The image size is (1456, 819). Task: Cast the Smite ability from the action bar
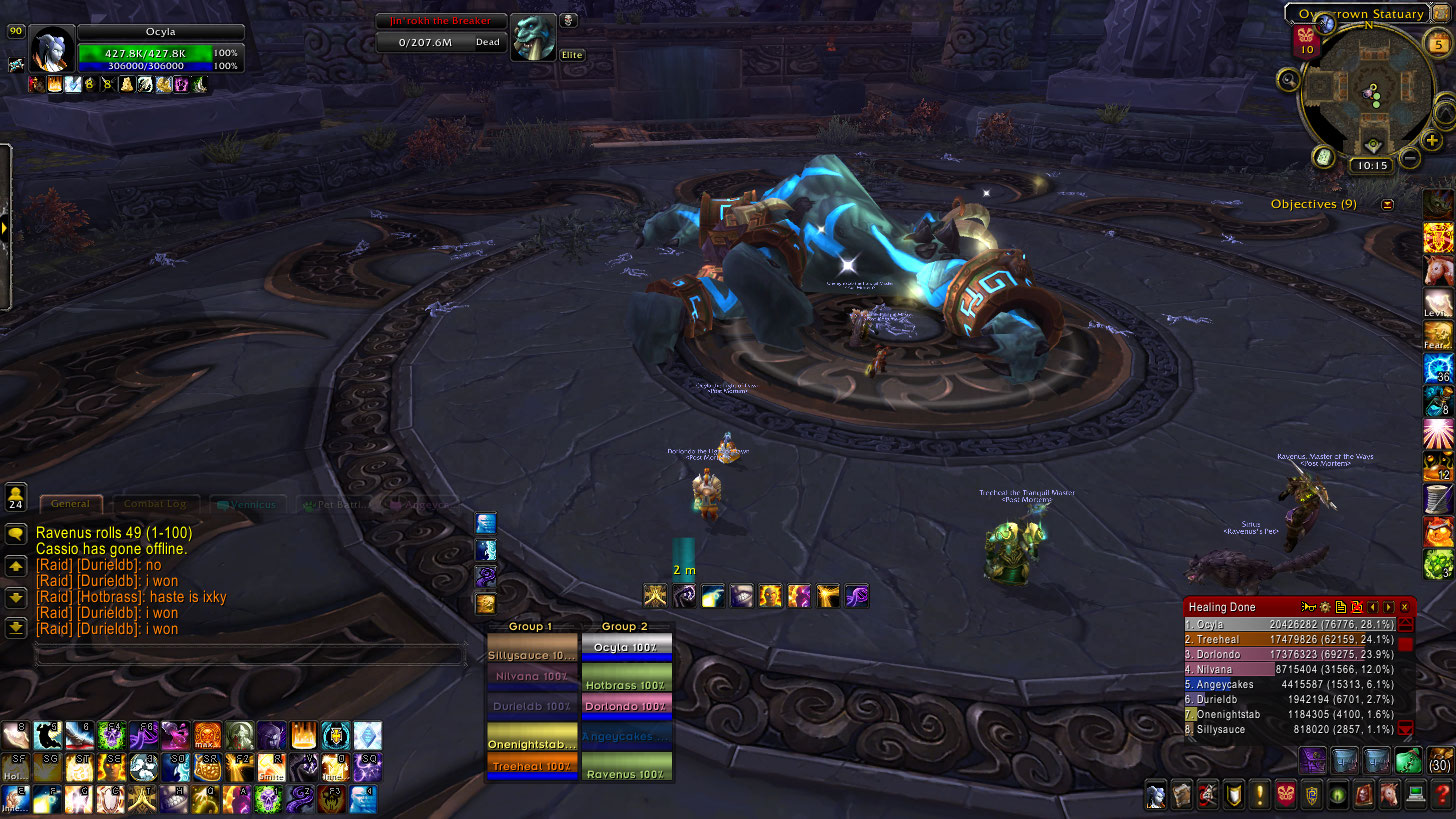coord(272,767)
